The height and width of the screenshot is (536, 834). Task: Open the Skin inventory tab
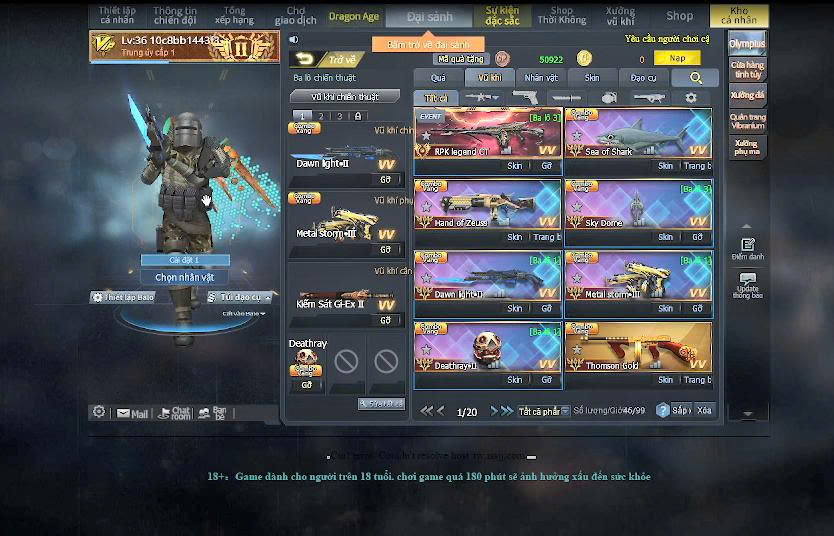592,77
